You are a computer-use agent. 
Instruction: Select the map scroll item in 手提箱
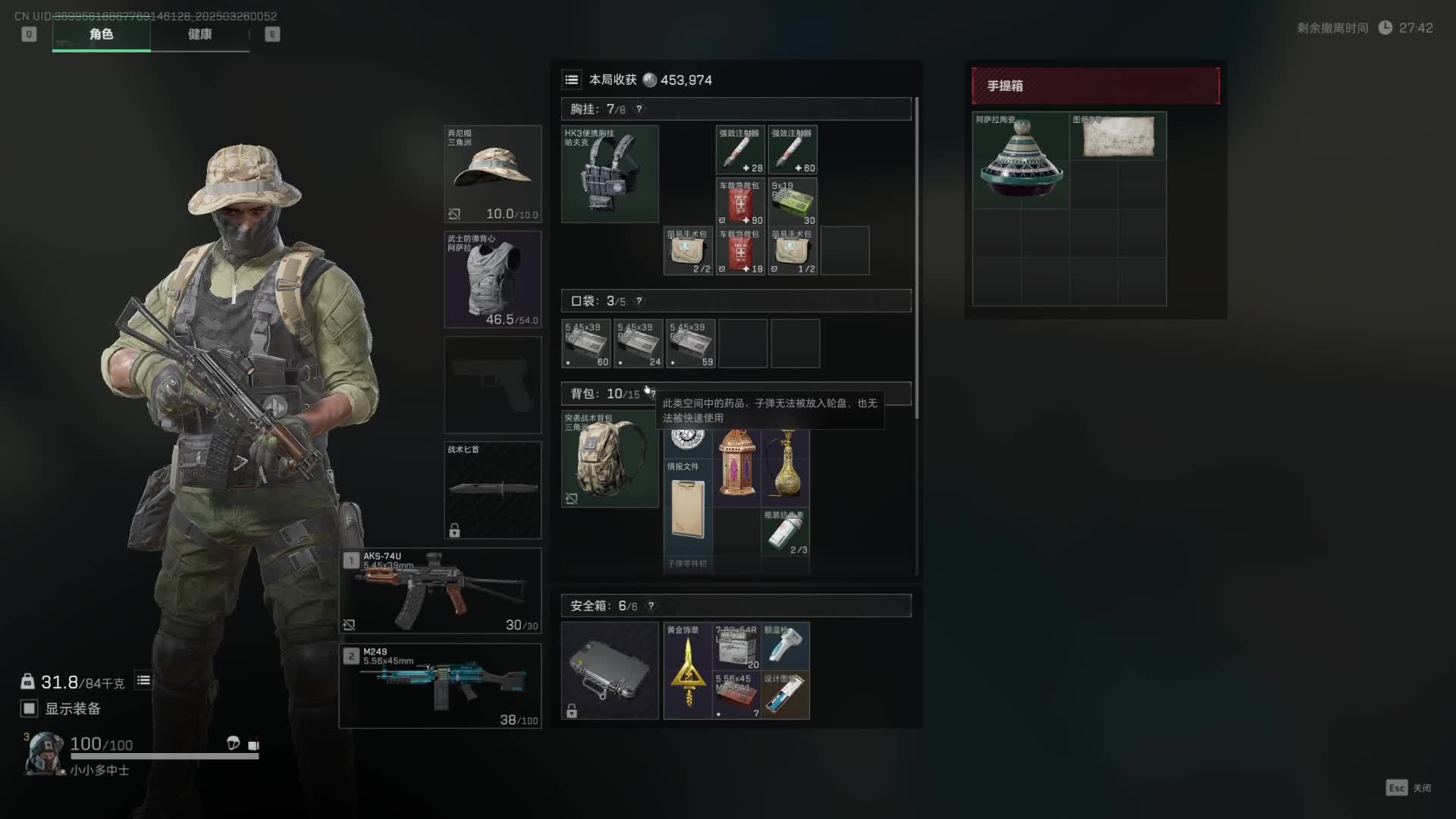tap(1118, 136)
